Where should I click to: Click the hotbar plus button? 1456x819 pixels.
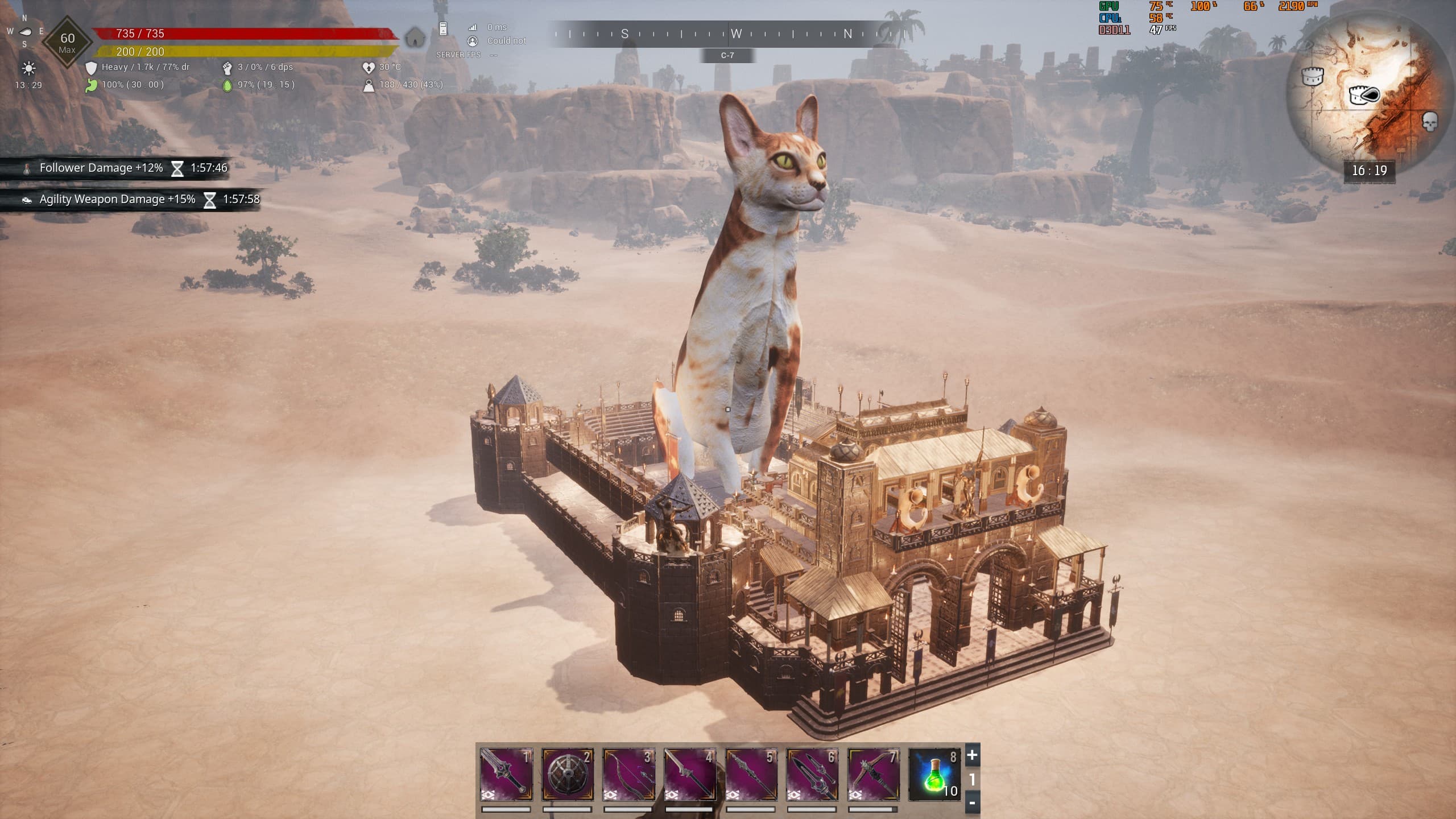pos(972,755)
